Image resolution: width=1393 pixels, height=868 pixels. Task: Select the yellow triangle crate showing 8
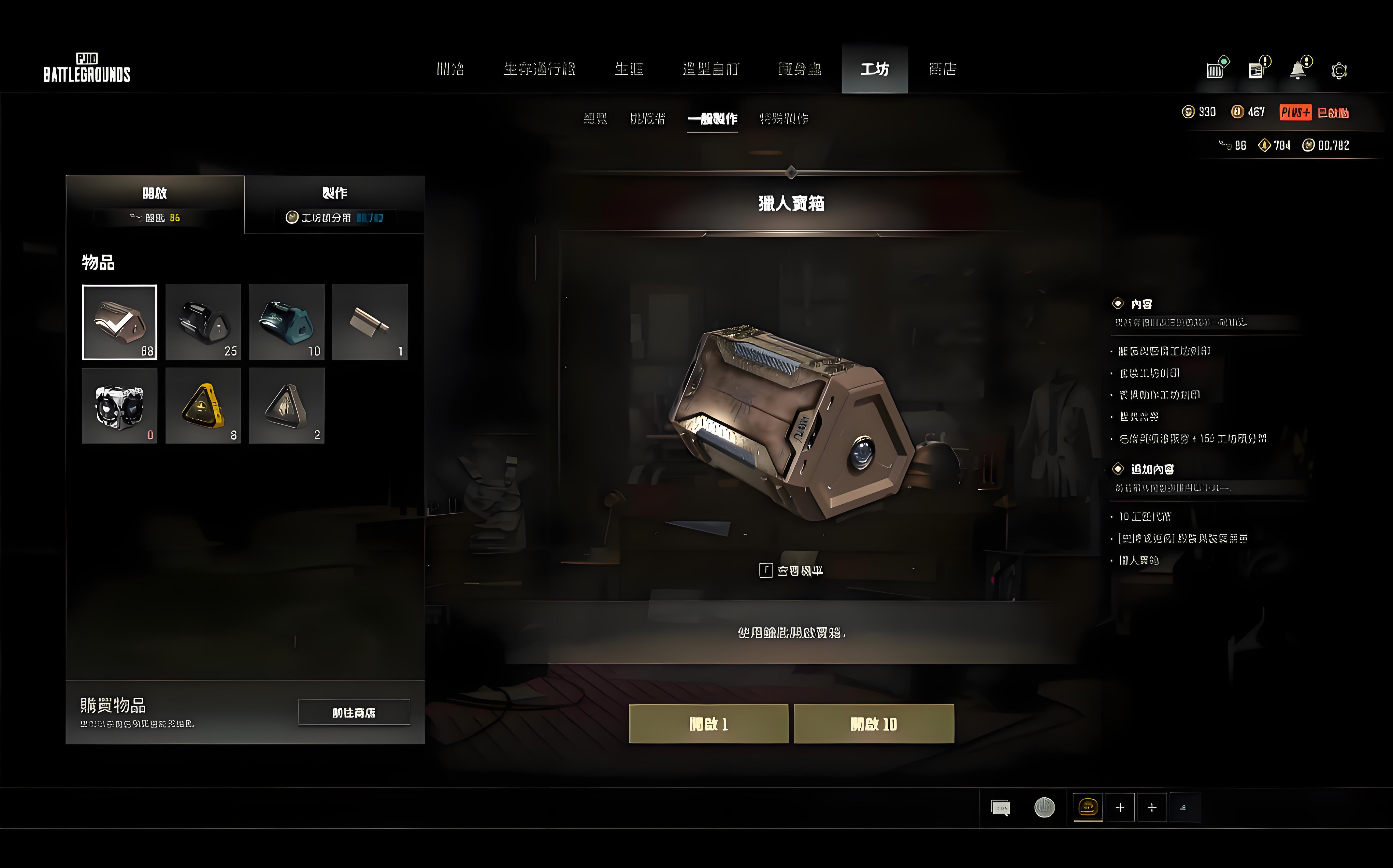[203, 406]
